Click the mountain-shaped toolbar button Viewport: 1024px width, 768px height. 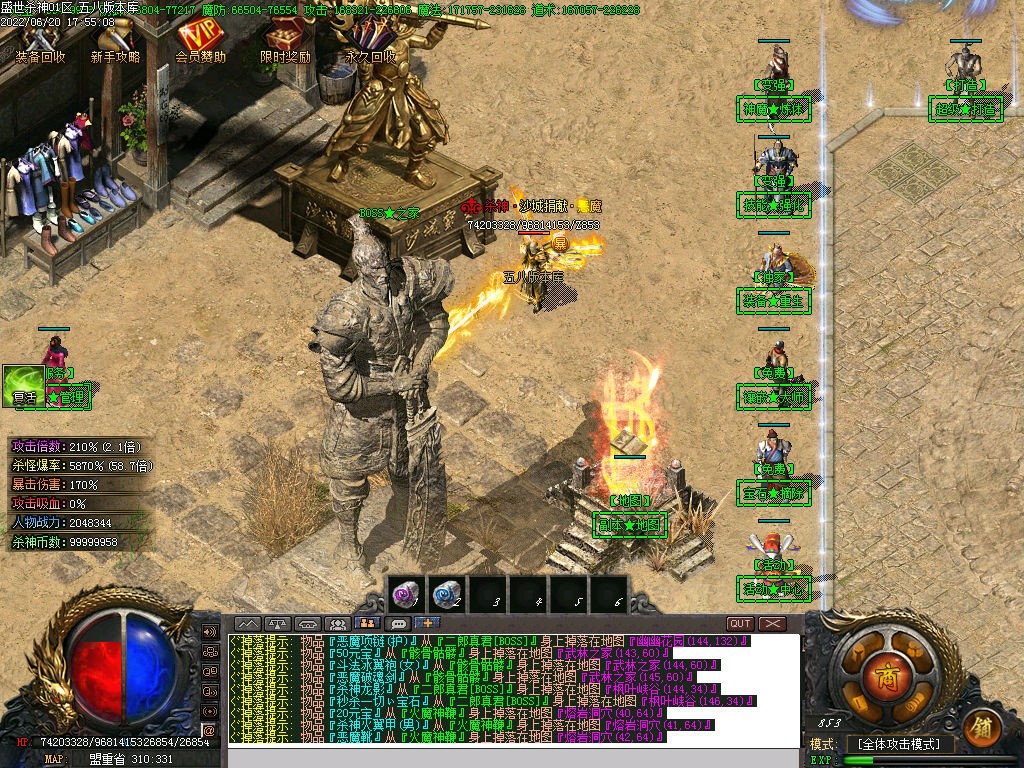pyautogui.click(x=247, y=623)
